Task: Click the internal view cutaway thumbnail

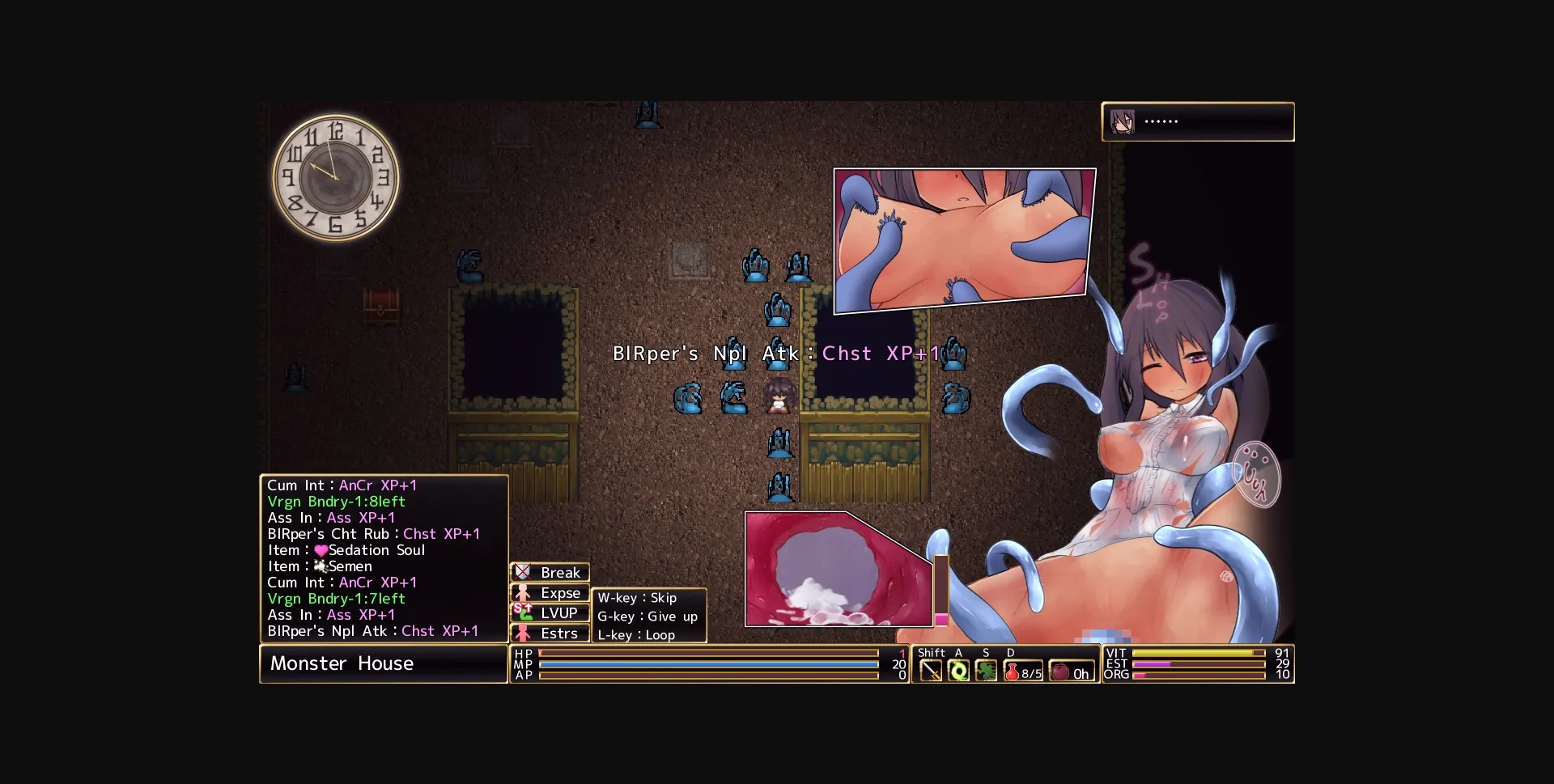Action: (838, 570)
